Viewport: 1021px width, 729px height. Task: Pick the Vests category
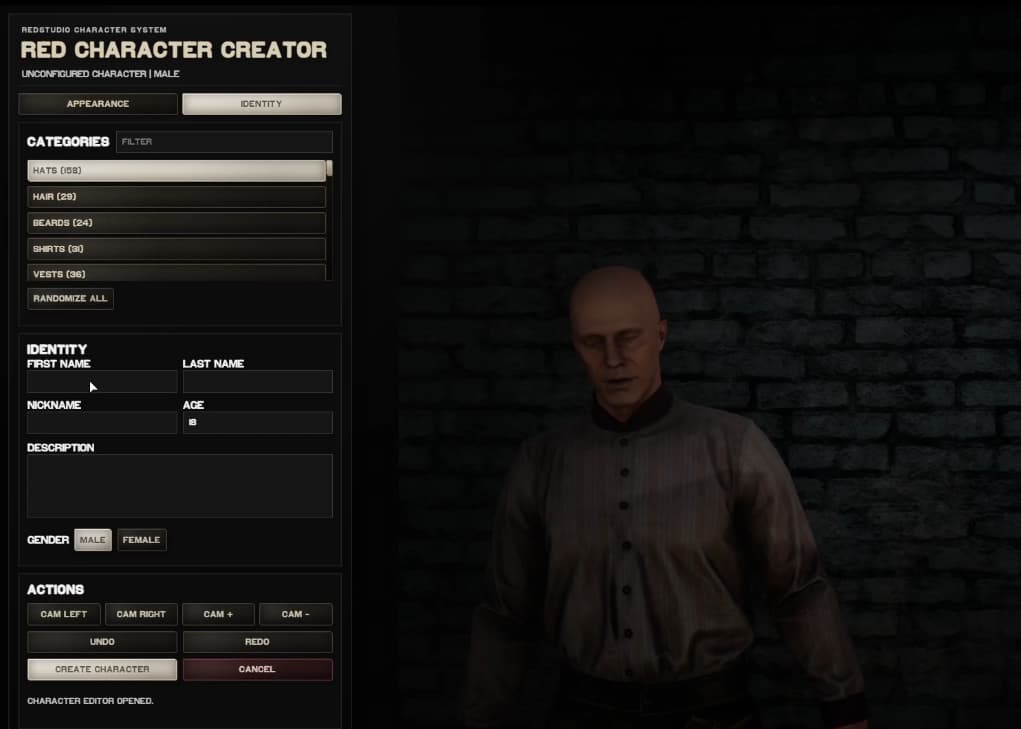click(176, 273)
